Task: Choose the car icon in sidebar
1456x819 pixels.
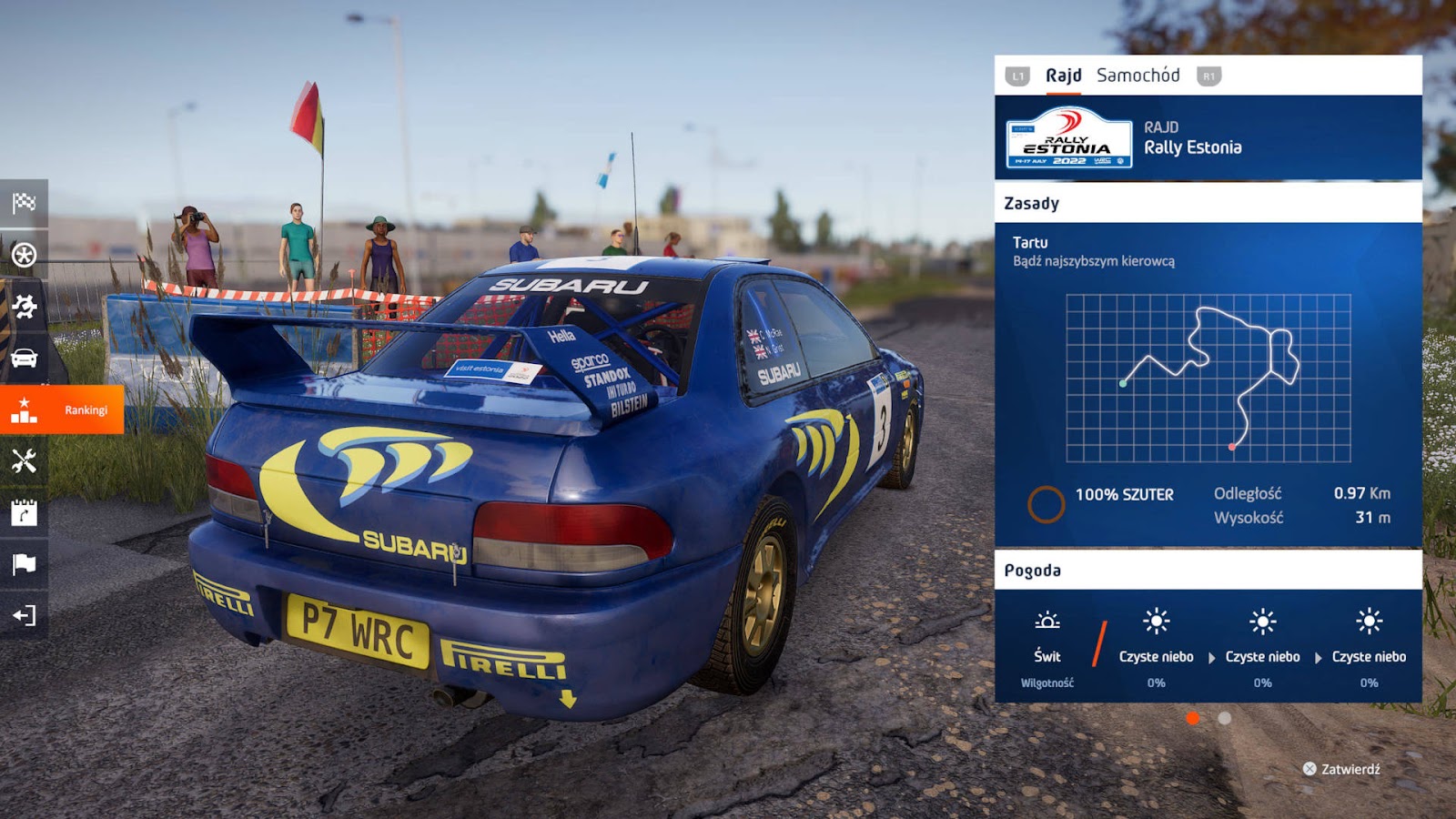Action: click(24, 358)
